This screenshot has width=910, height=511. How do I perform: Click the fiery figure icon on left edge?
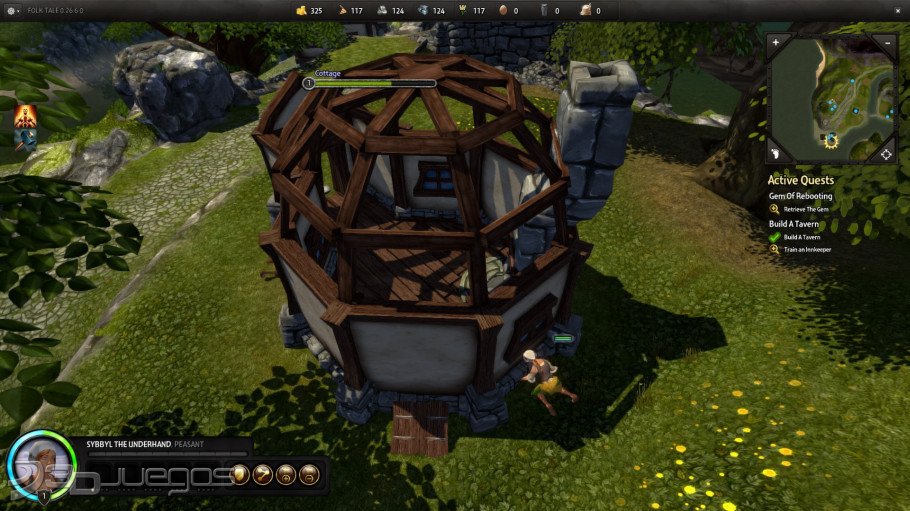click(24, 117)
